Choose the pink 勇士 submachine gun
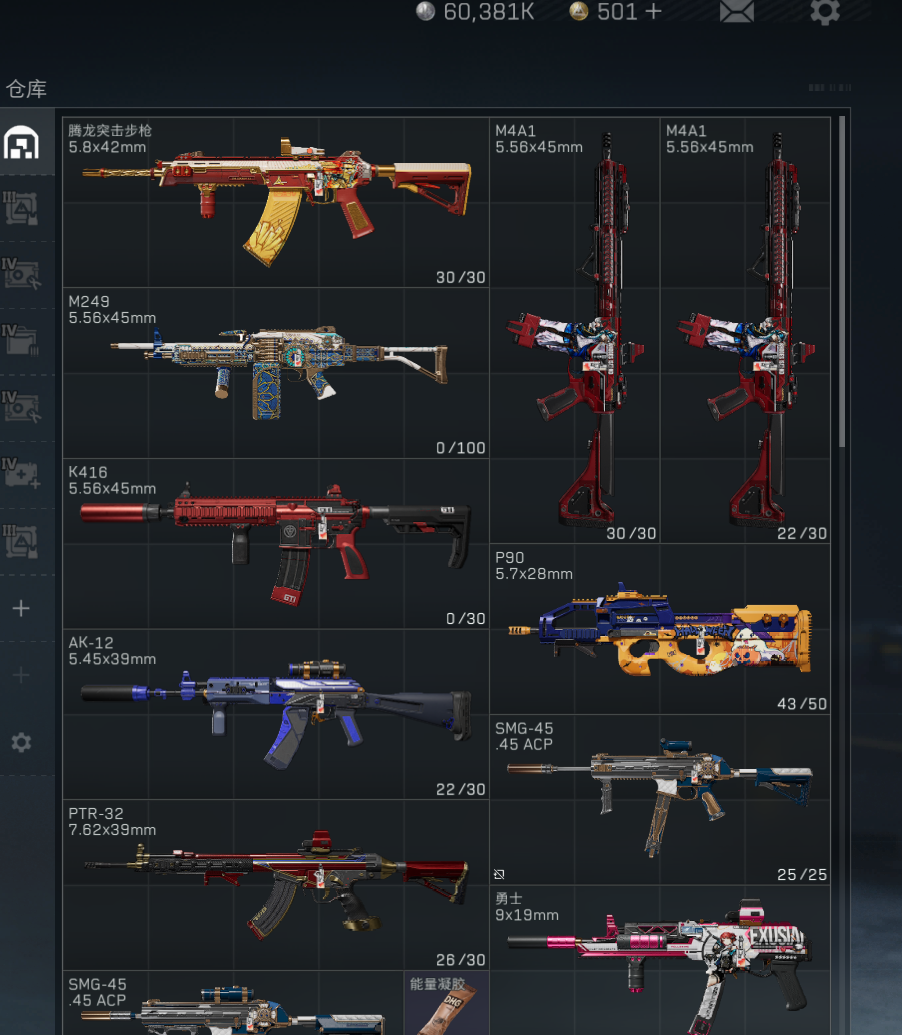902x1035 pixels. (x=660, y=960)
